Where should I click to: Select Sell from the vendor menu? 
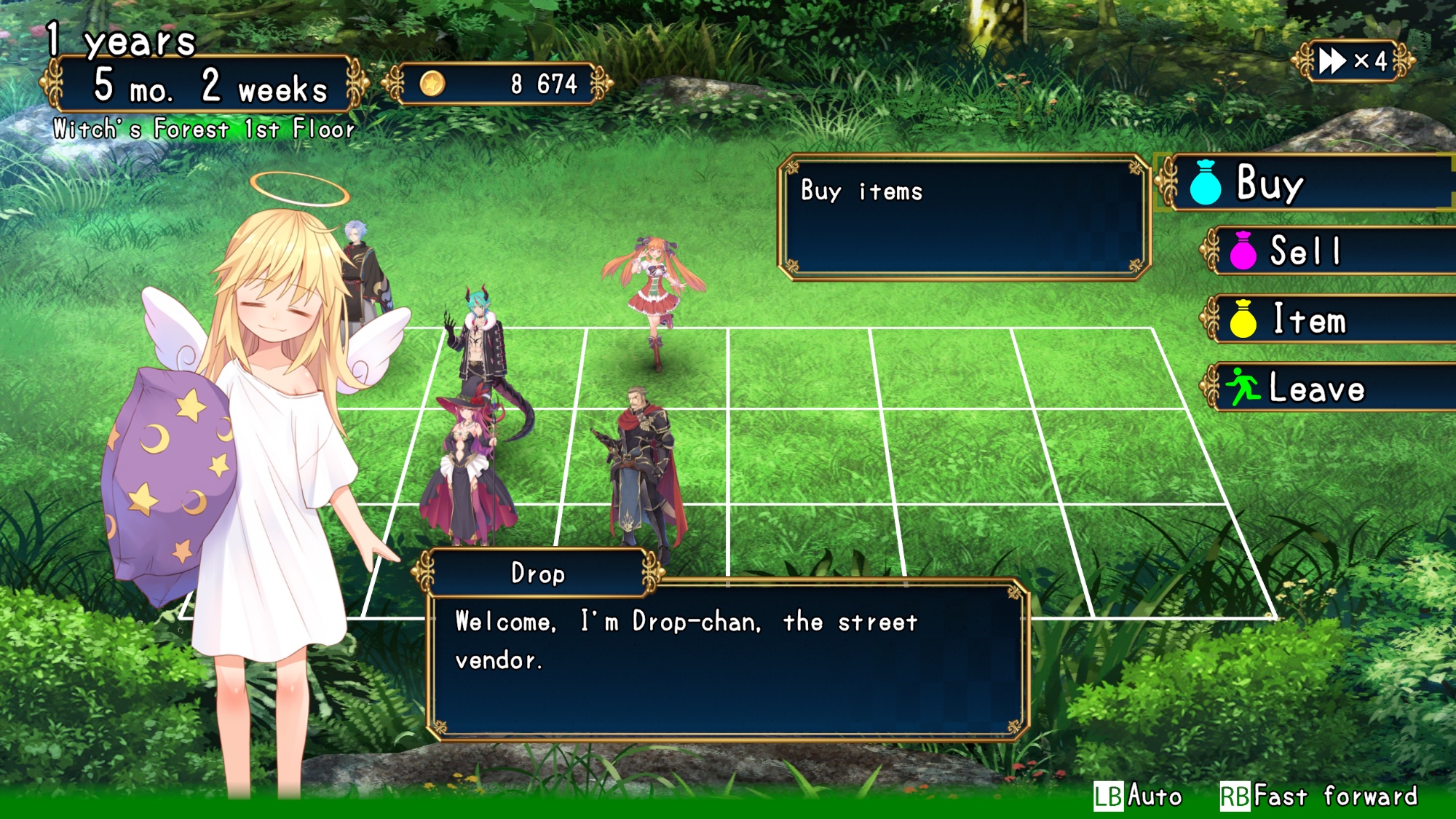click(1332, 251)
